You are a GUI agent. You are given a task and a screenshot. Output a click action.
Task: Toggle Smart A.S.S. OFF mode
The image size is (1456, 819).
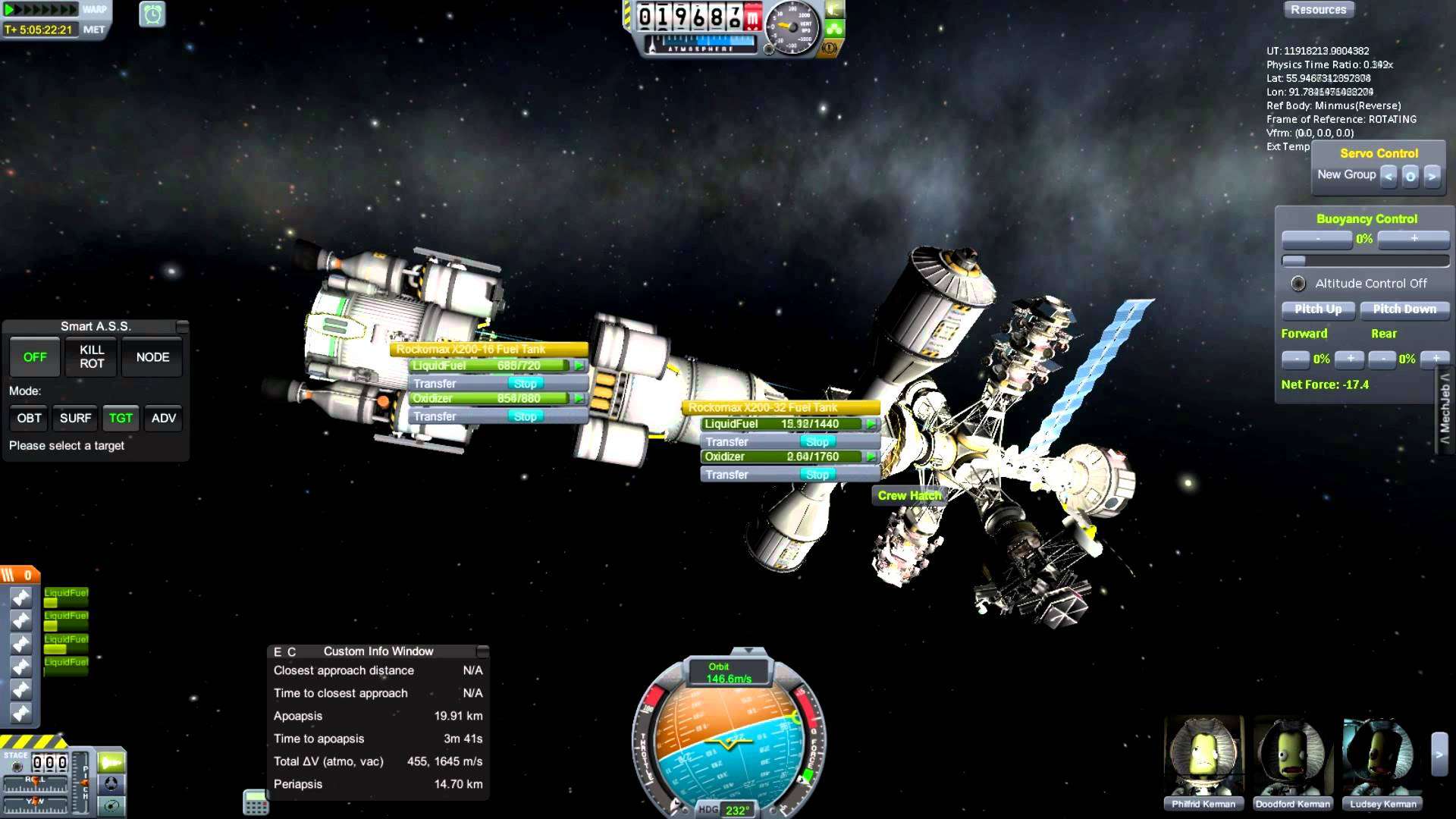[x=34, y=356]
